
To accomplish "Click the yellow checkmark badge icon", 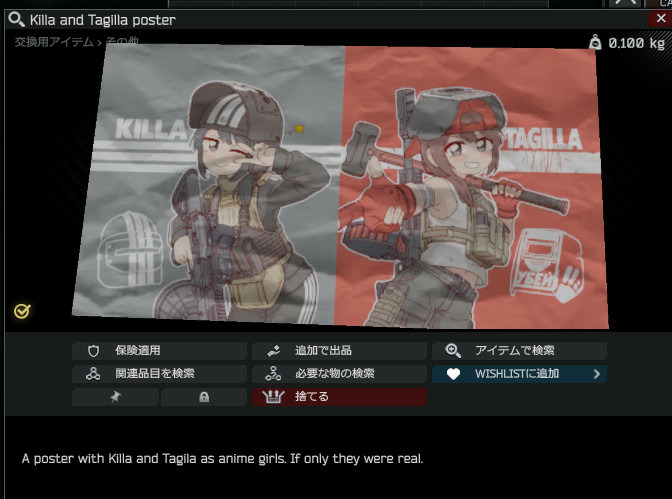I will click(x=22, y=311).
